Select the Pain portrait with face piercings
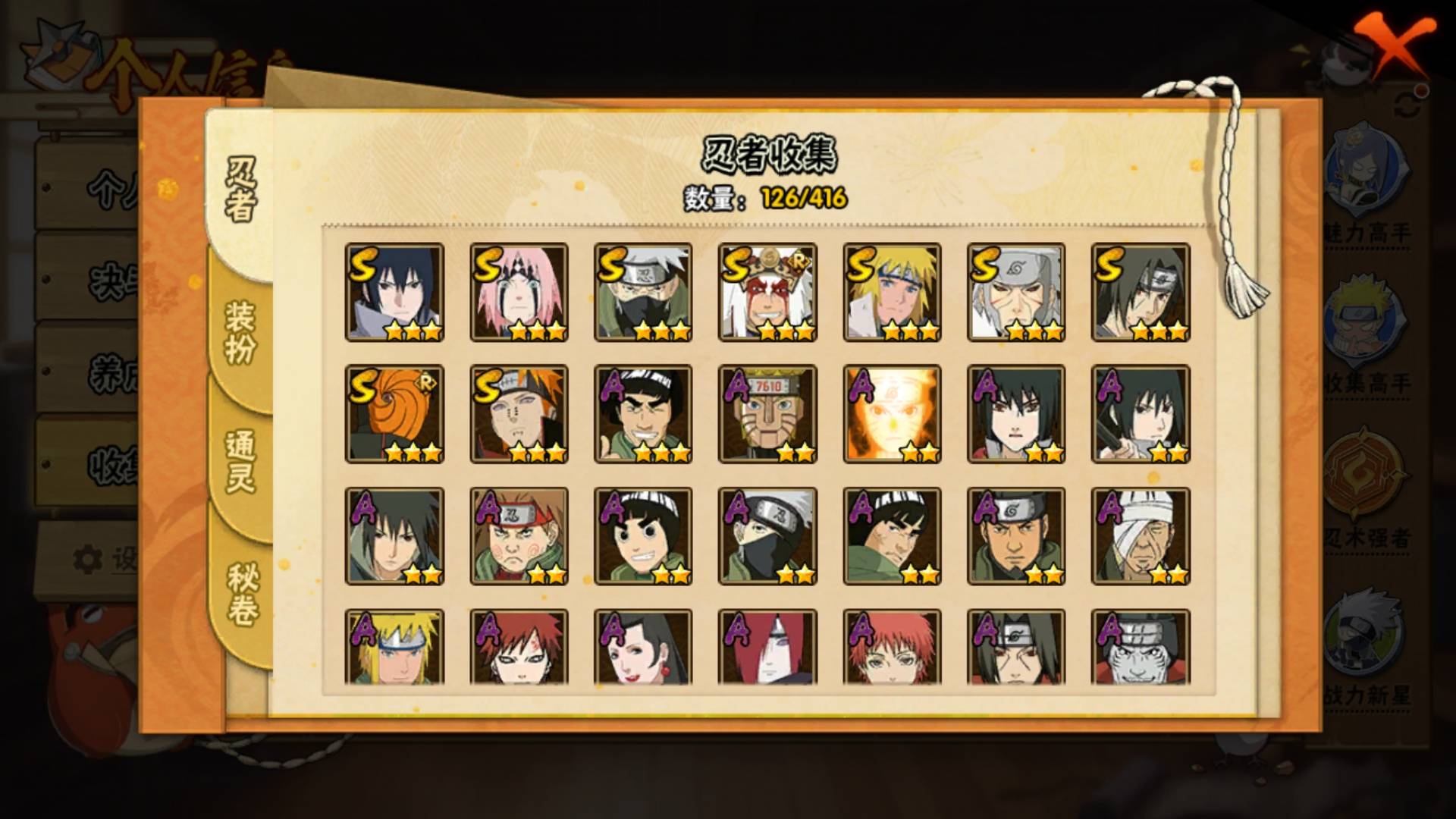 coord(519,414)
